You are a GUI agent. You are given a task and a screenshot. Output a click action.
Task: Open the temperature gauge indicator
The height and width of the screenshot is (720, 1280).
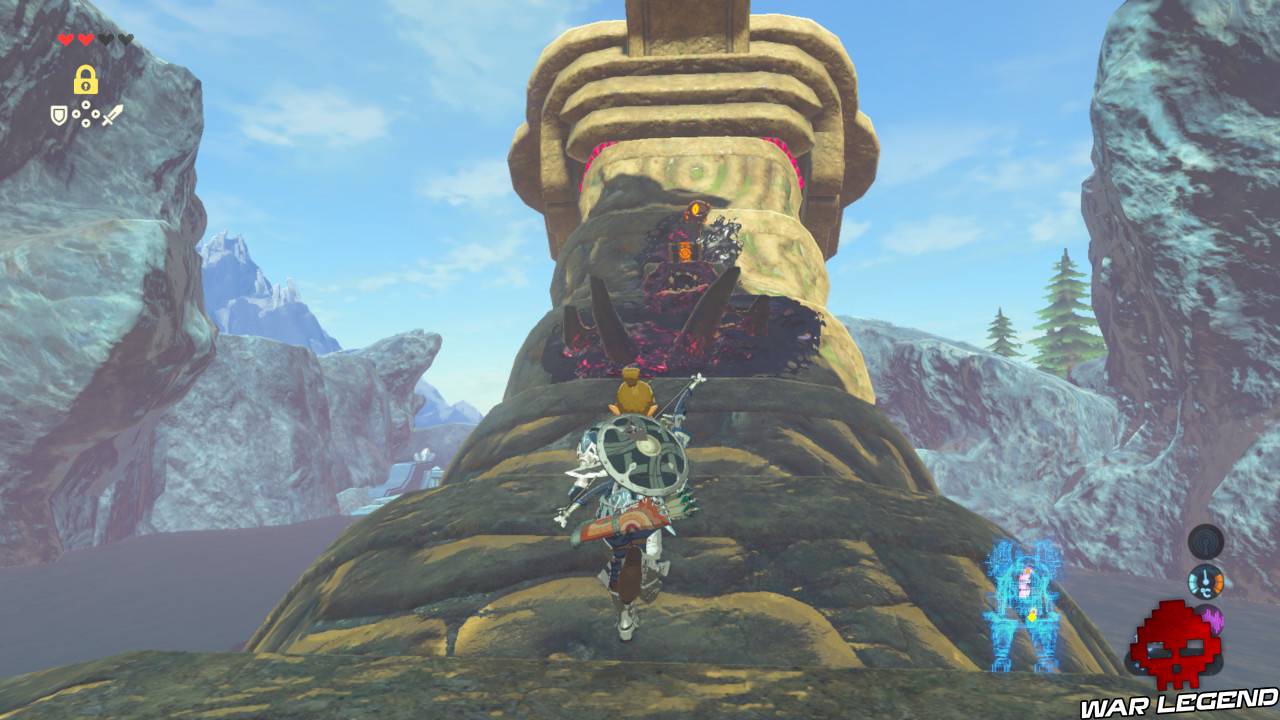click(1206, 582)
